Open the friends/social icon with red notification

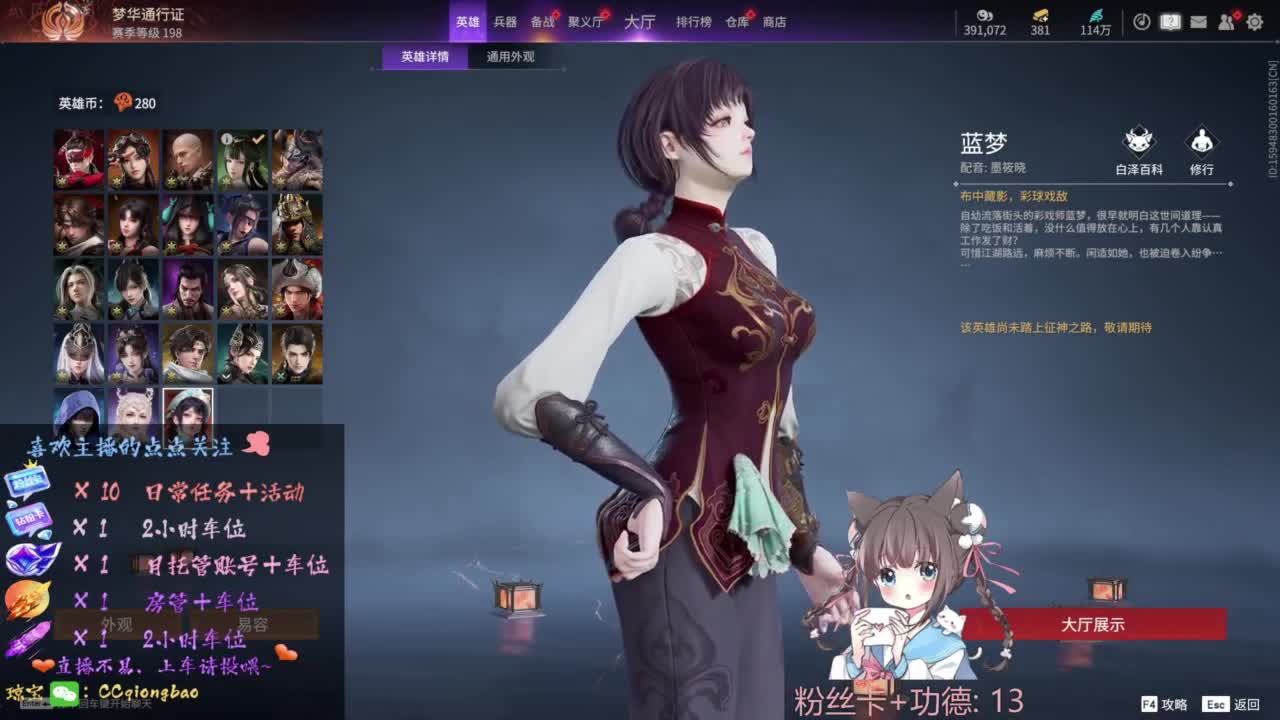tap(1226, 22)
